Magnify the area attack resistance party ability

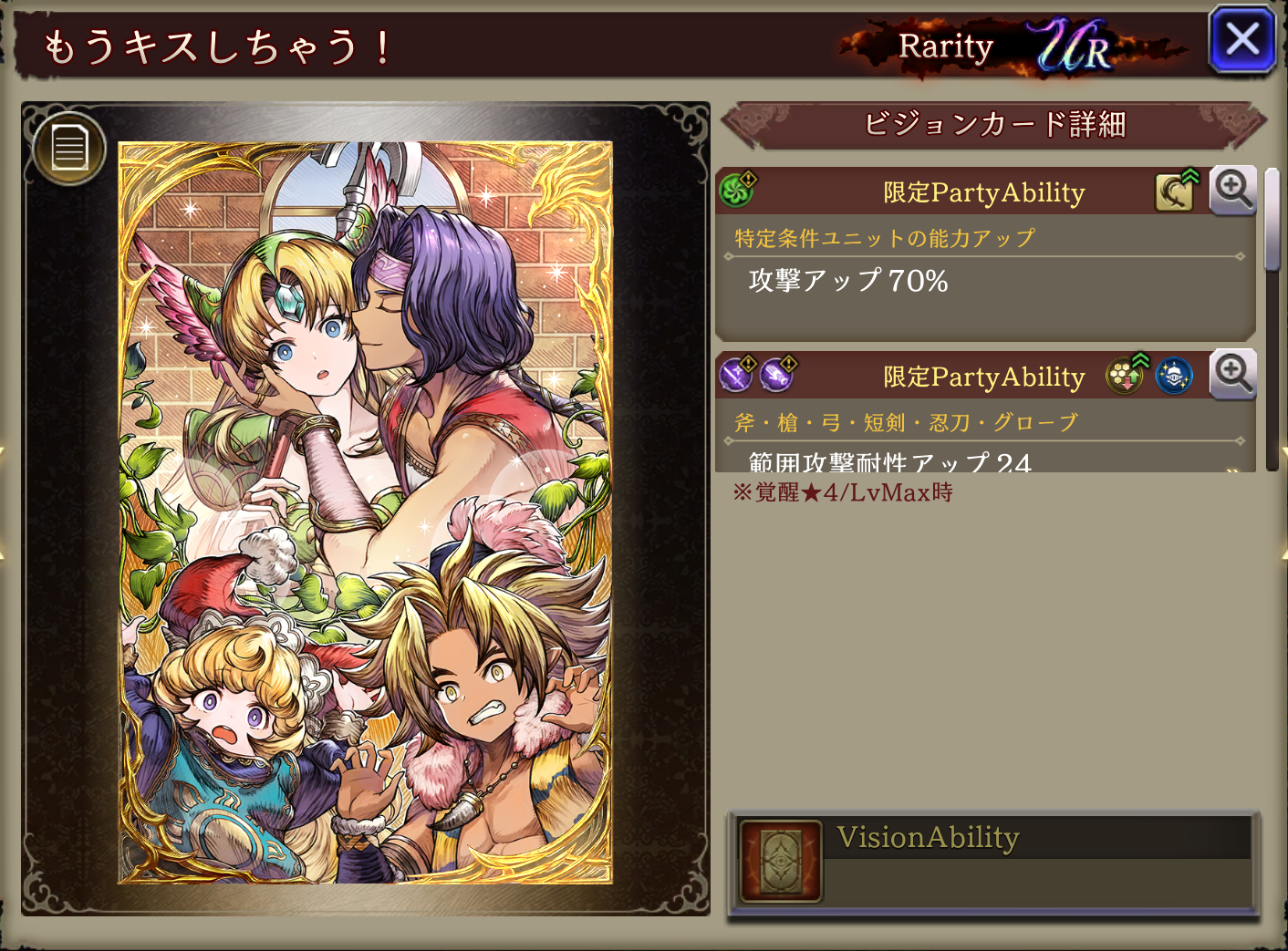pyautogui.click(x=1232, y=375)
